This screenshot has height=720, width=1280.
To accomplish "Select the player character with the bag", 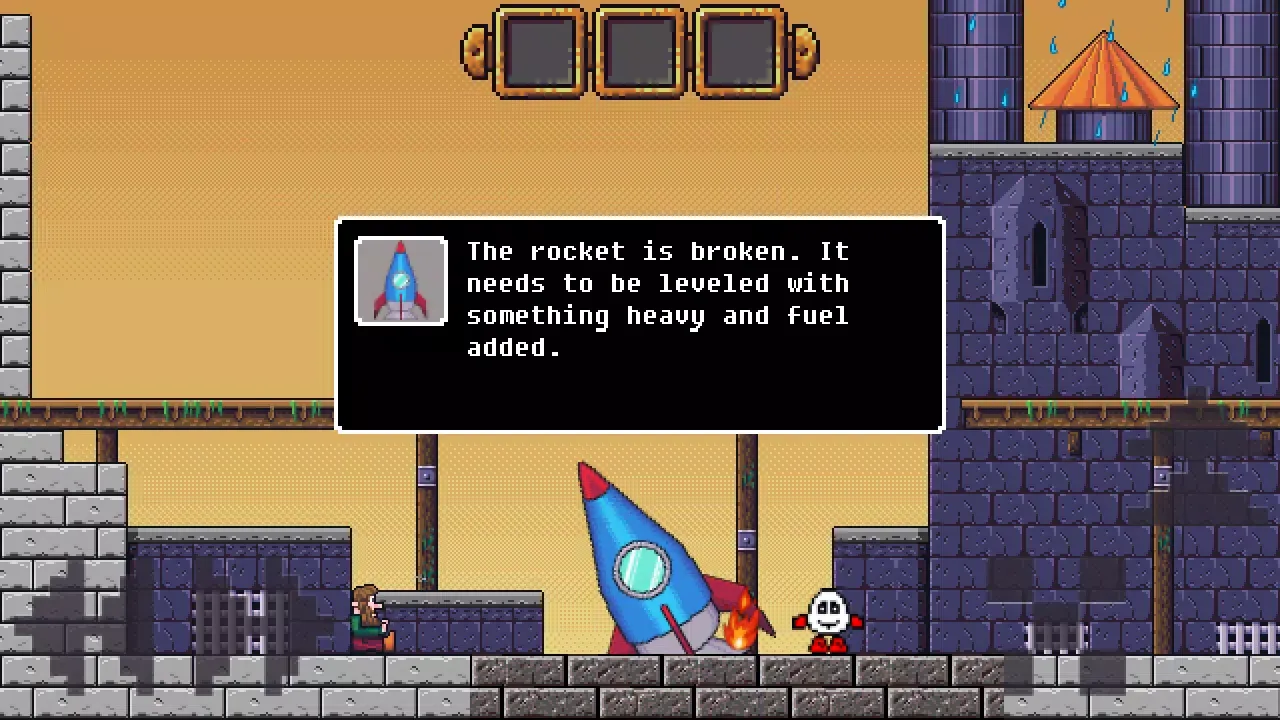I will (368, 615).
